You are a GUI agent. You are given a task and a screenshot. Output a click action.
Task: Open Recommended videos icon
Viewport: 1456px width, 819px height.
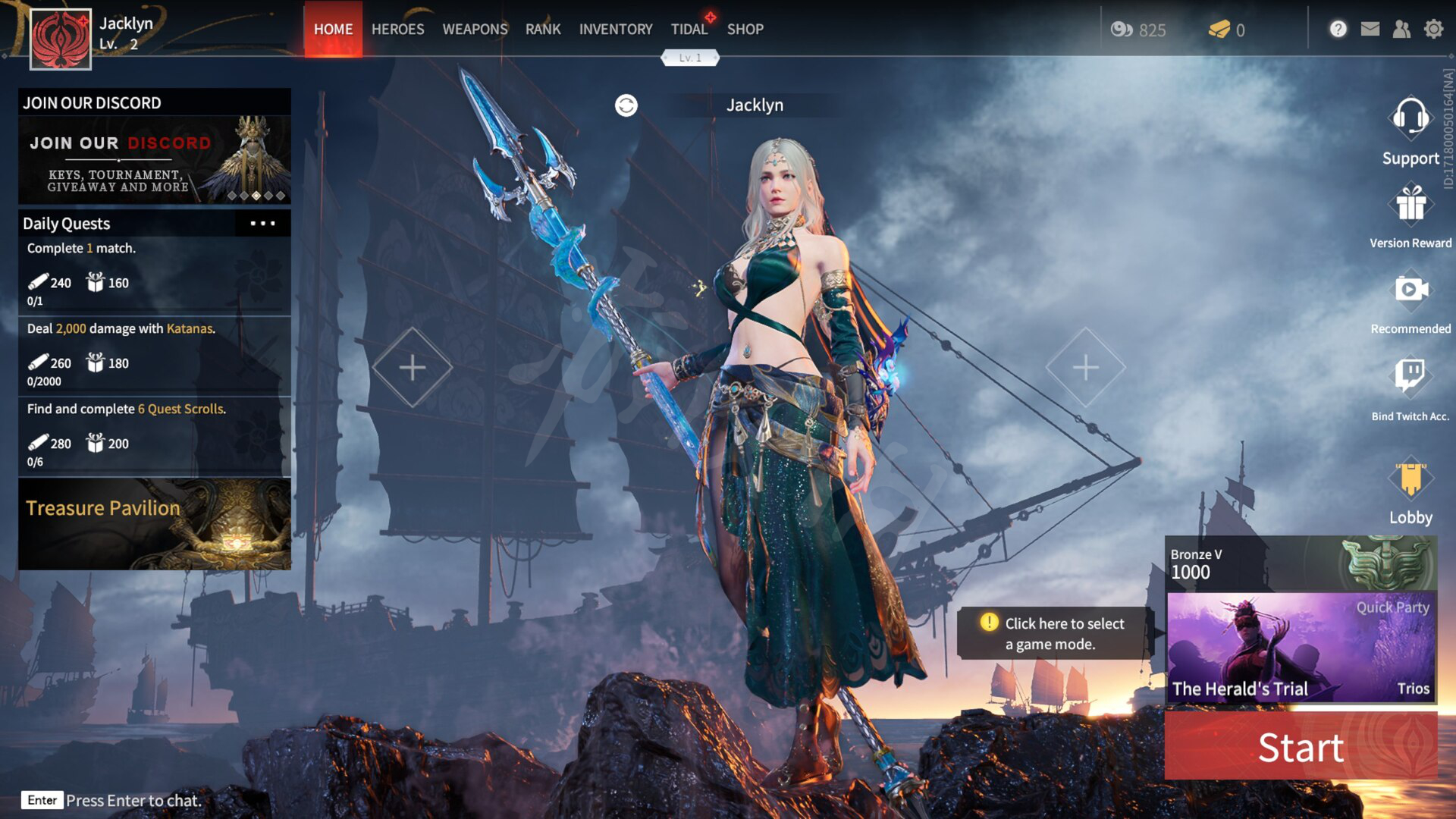(1410, 290)
